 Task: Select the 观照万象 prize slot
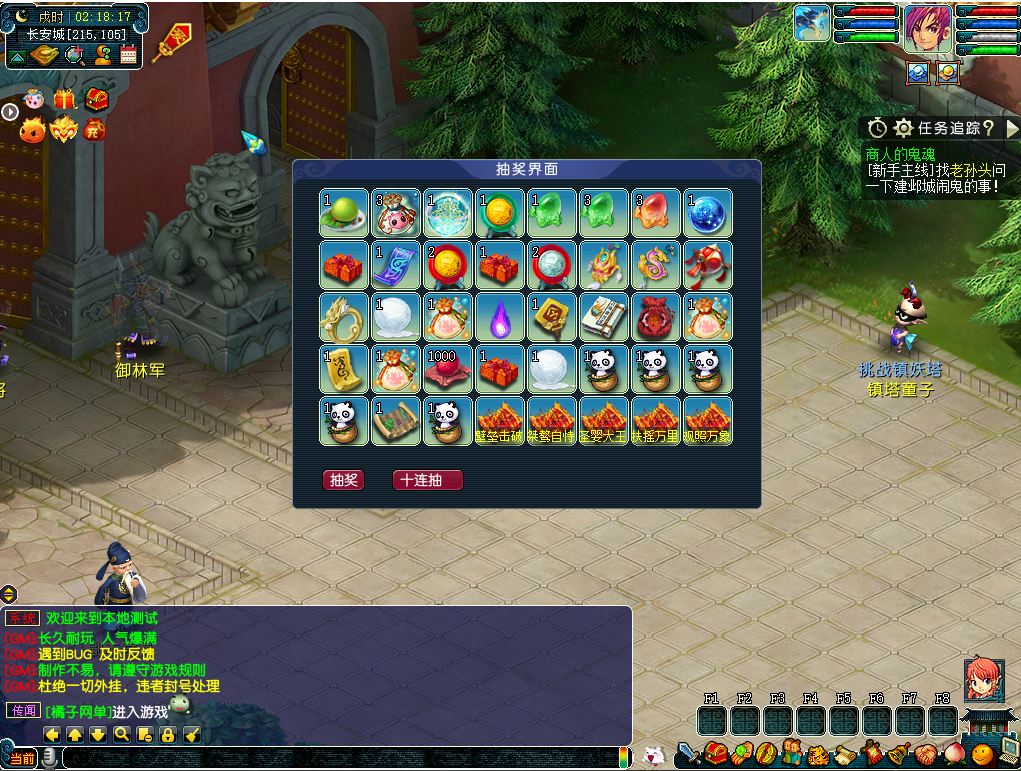tap(707, 421)
